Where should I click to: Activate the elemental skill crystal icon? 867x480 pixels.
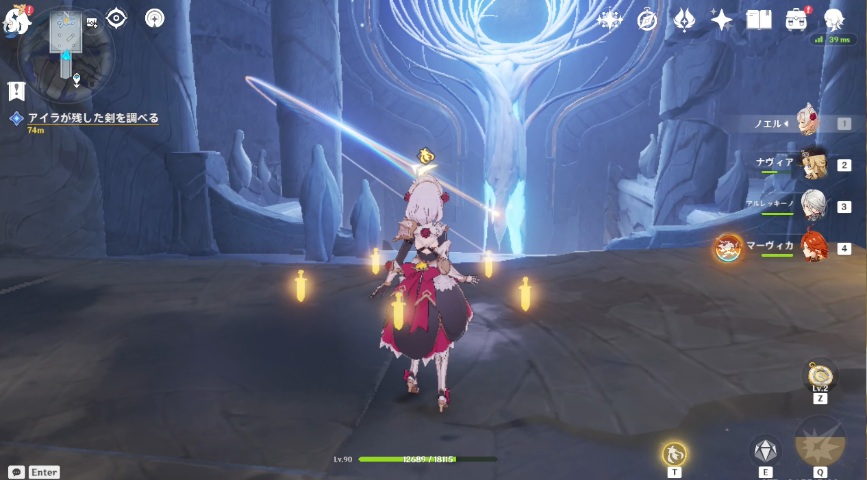pyautogui.click(x=765, y=450)
